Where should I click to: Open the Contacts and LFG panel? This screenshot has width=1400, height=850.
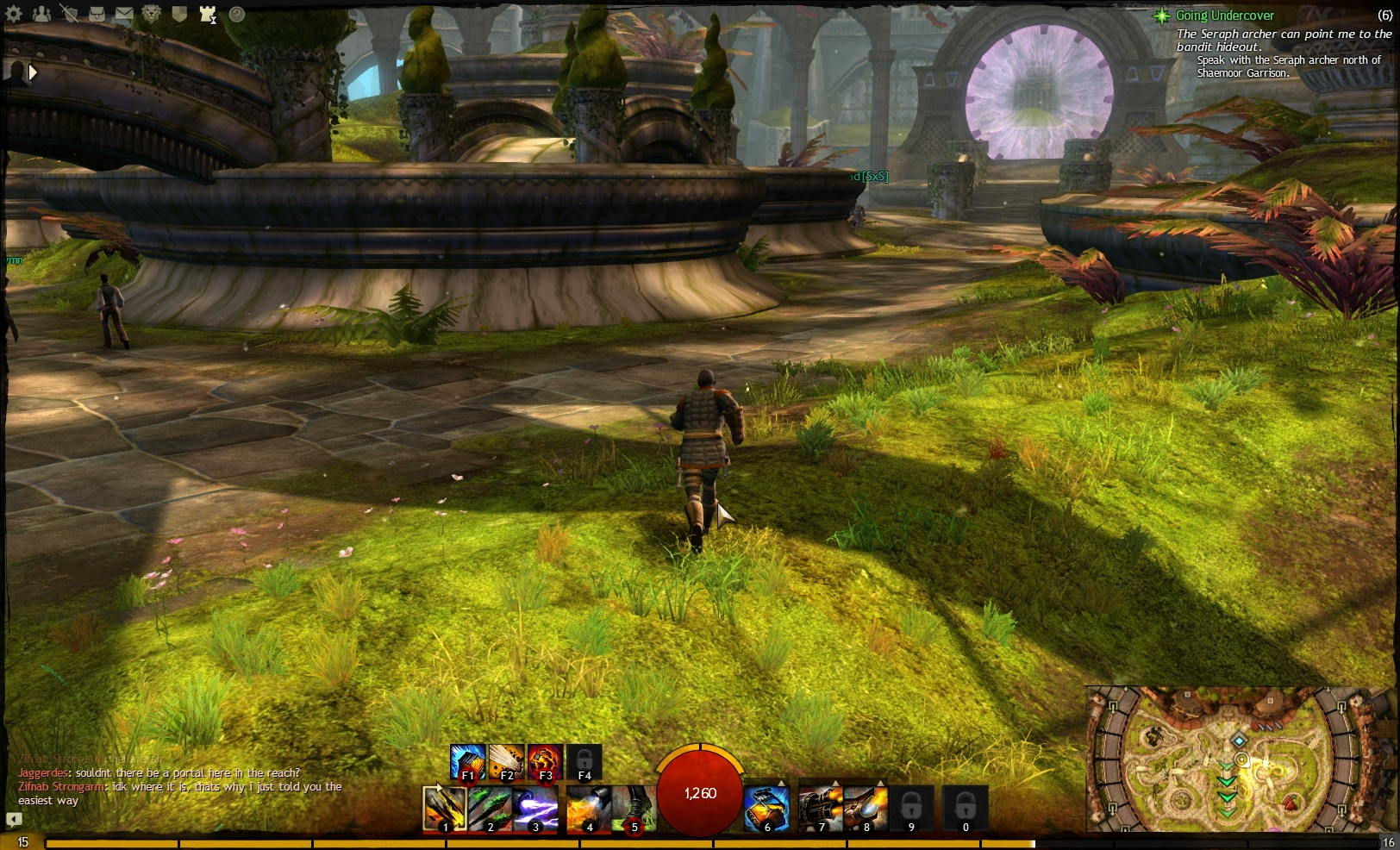[x=41, y=15]
